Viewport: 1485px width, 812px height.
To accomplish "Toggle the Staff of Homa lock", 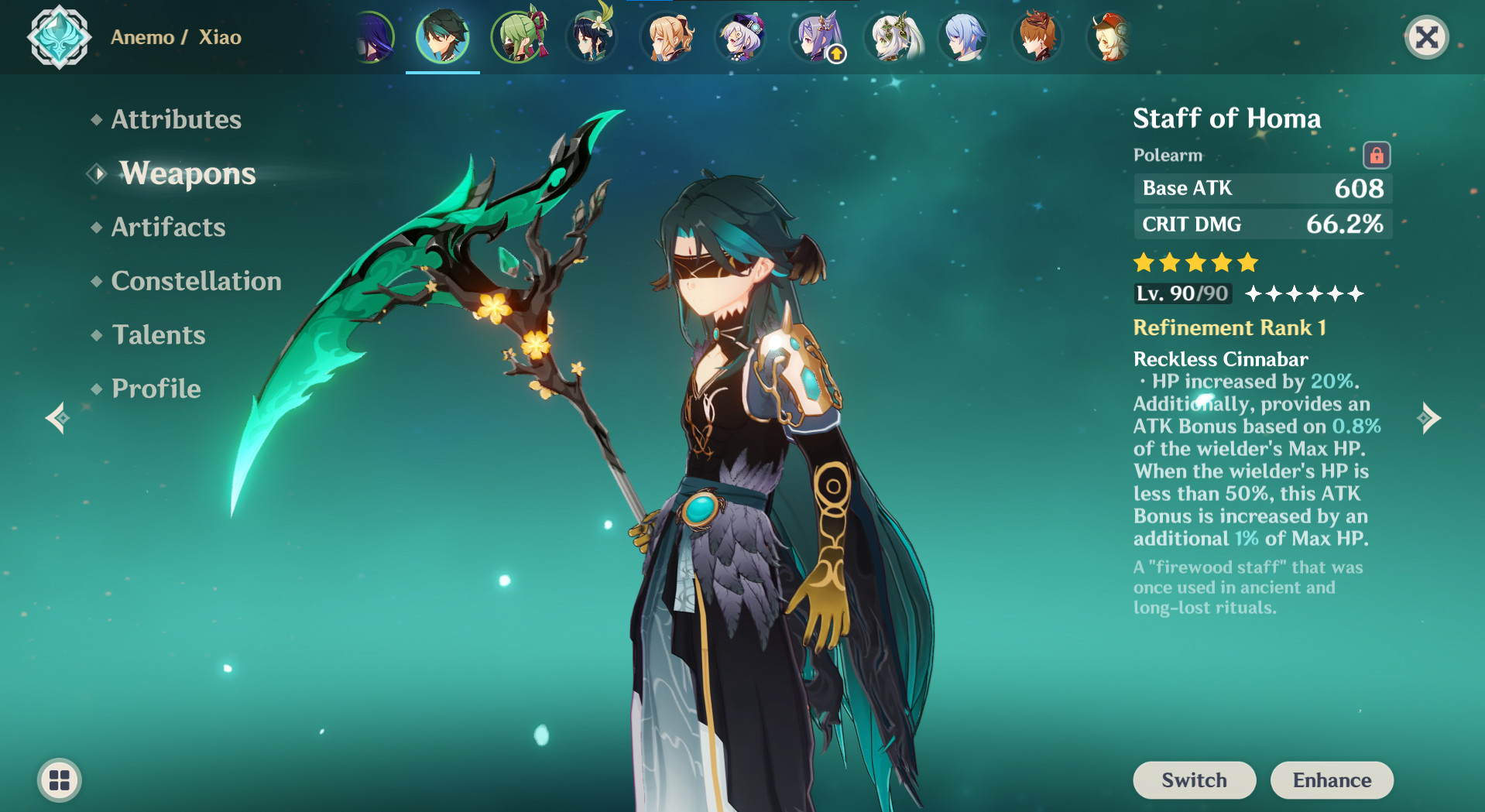I will pos(1377,153).
